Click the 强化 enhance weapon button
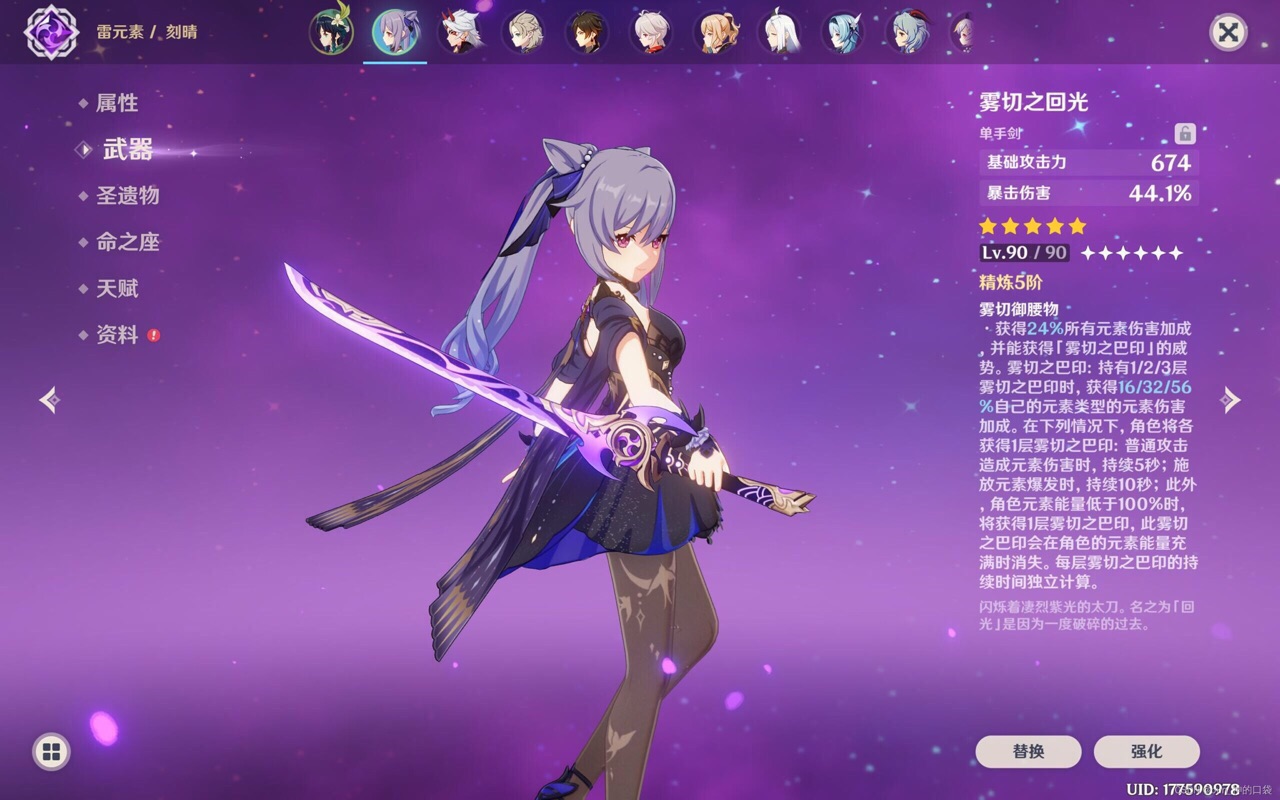Viewport: 1280px width, 800px height. point(1146,751)
